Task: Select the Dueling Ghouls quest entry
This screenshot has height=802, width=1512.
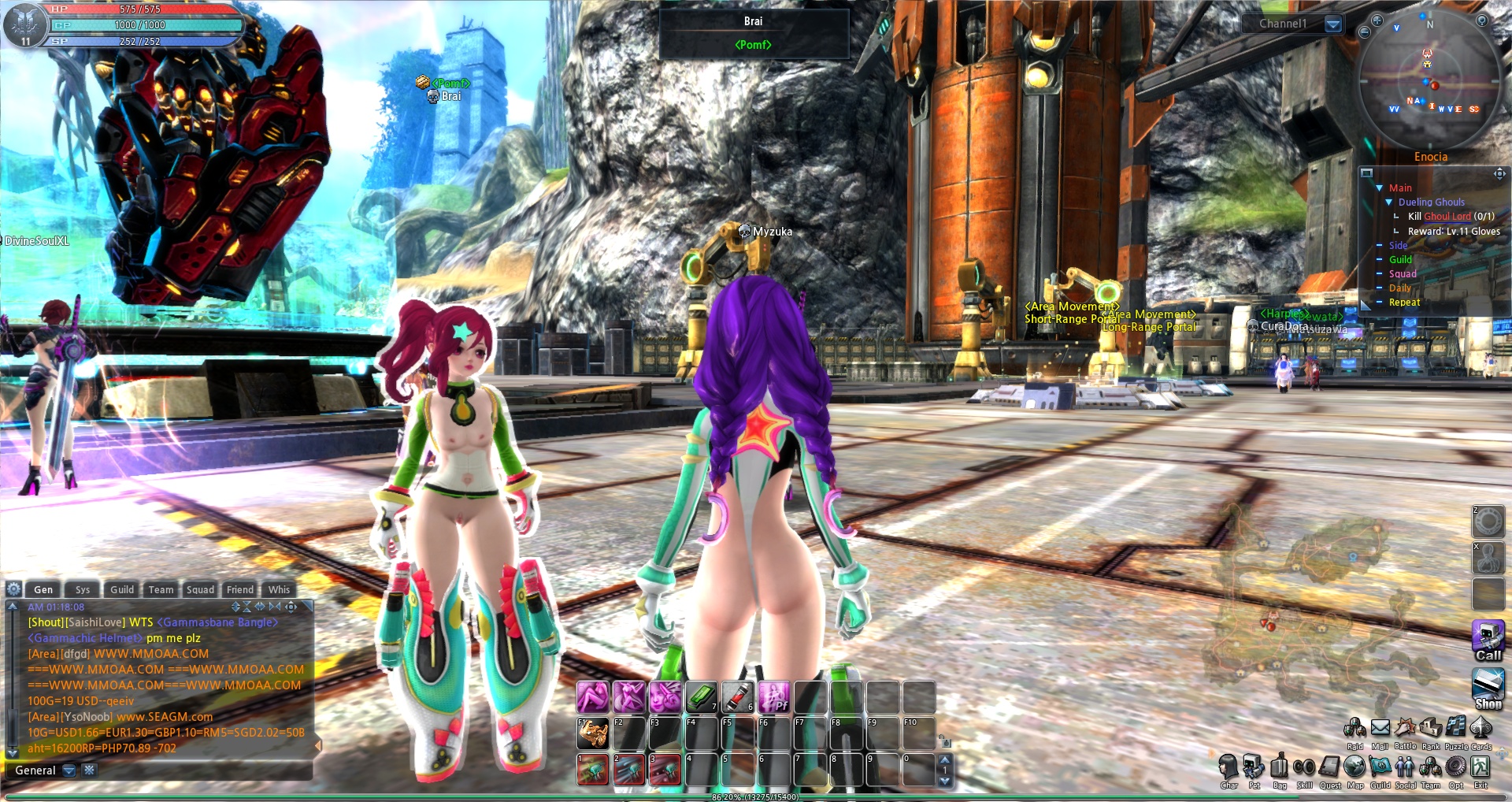Action: point(1431,202)
